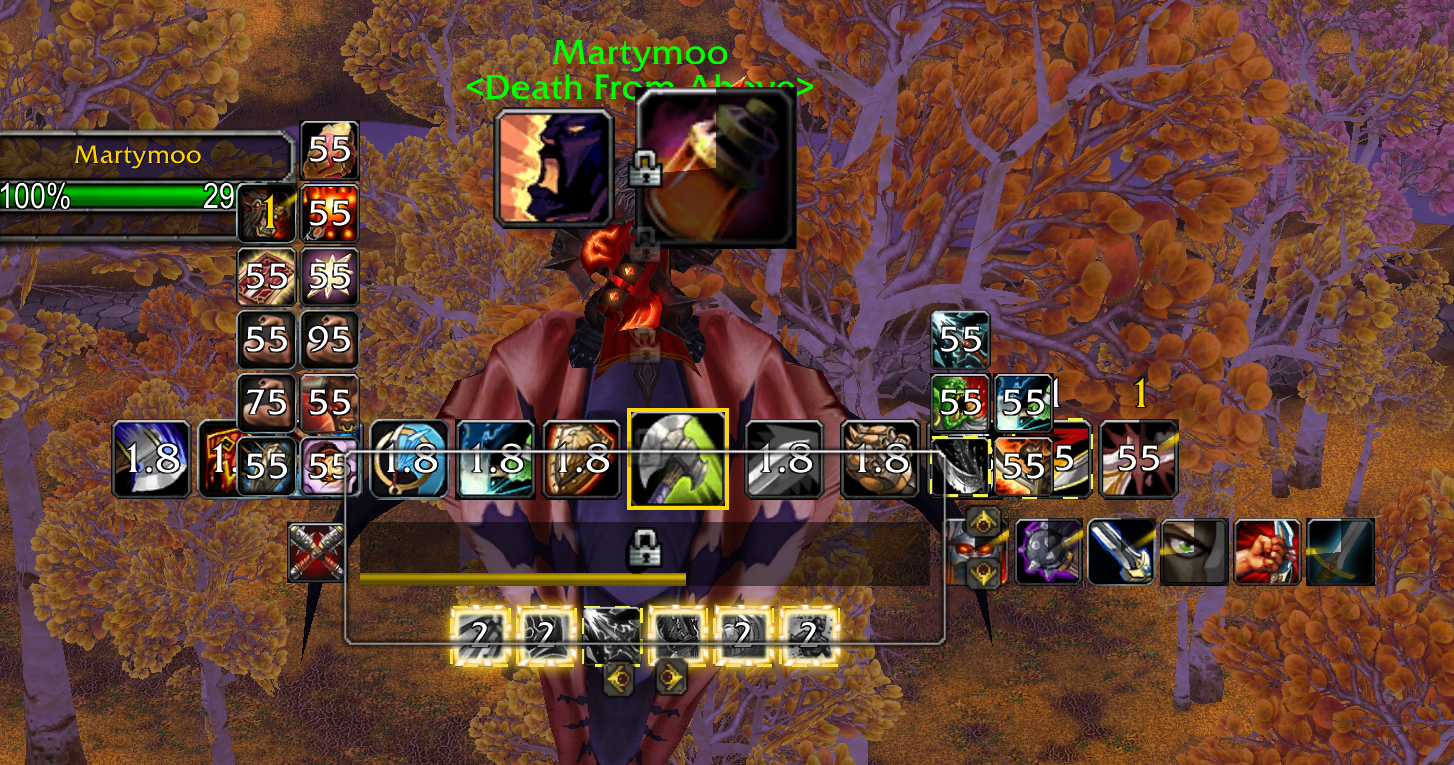Click the Martymoo unit frame name
Screen dimensions: 1454x765
138,155
